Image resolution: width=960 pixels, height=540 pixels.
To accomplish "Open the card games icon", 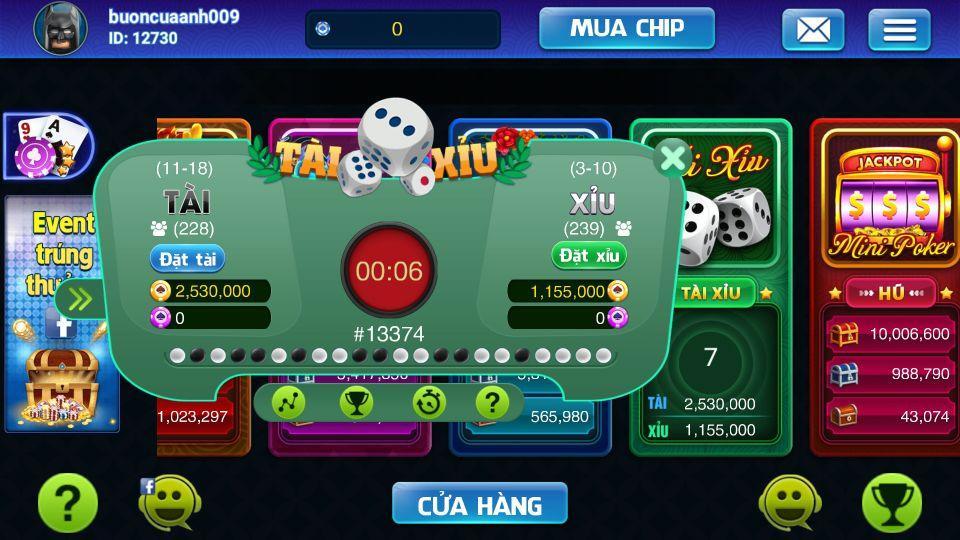I will click(47, 145).
